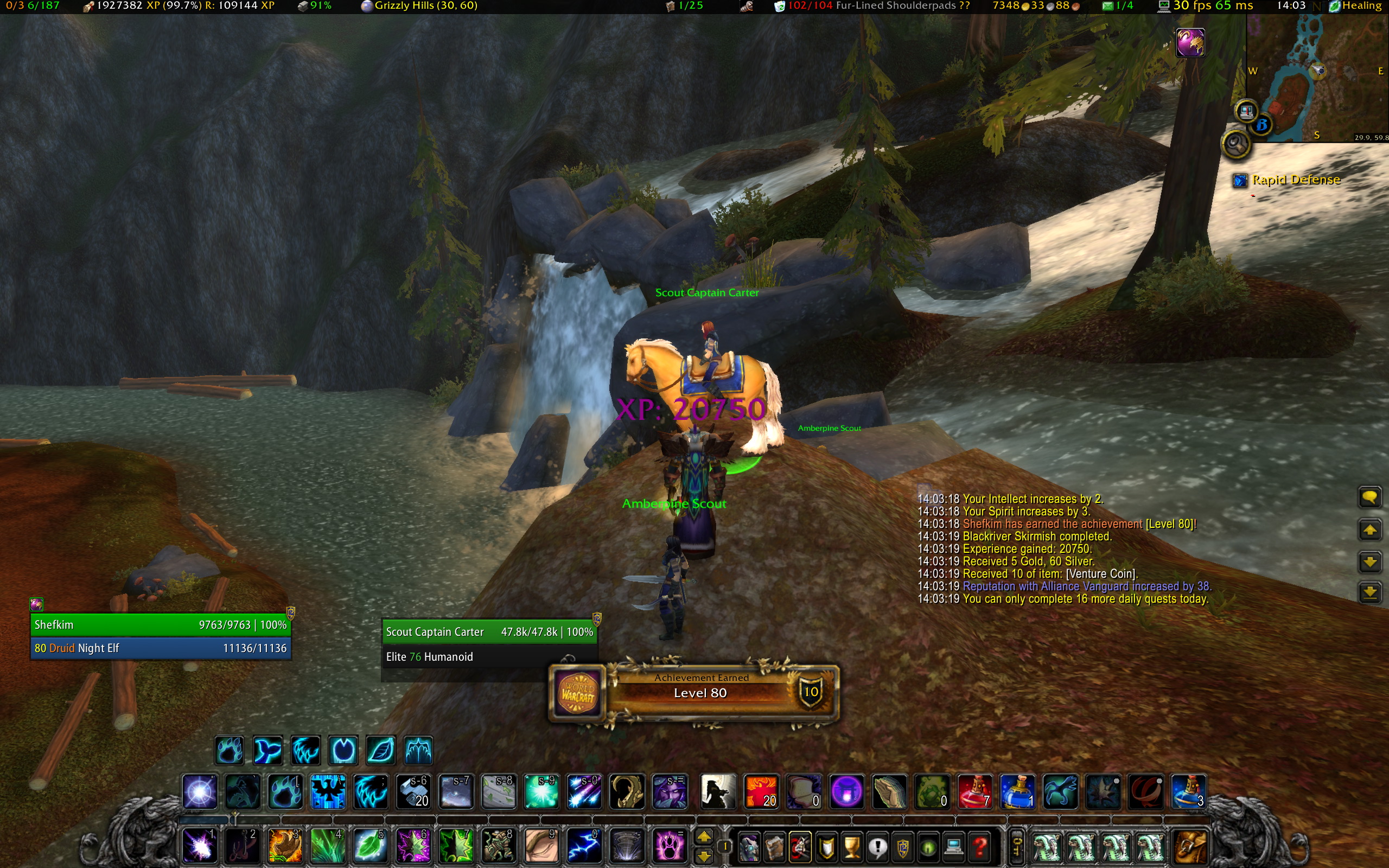Page the action bar up with the arrow
Viewport: 1389px width, 868px height.
[x=704, y=836]
